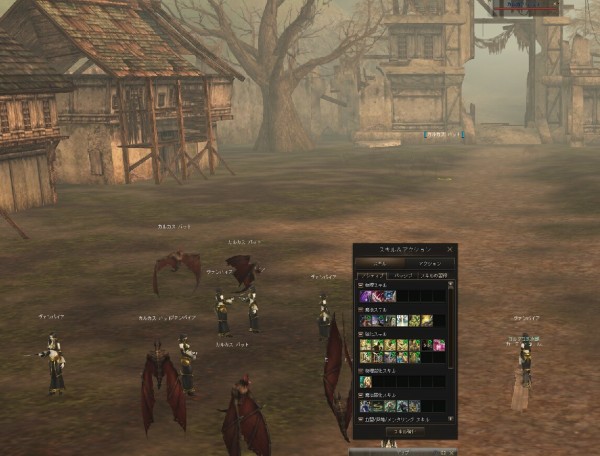Collapse the 魔法スキル category header

click(x=362, y=310)
